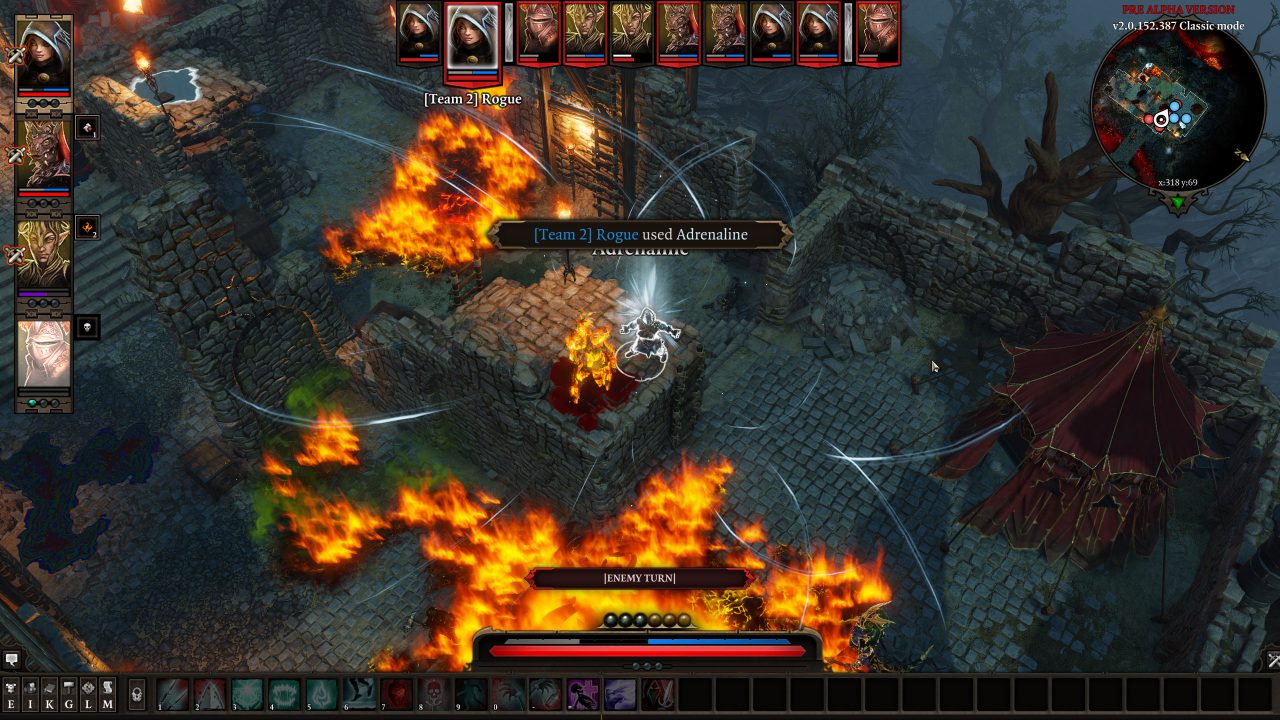1280x720 pixels.
Task: Open the map scroll button marked M
Action: [x=107, y=691]
